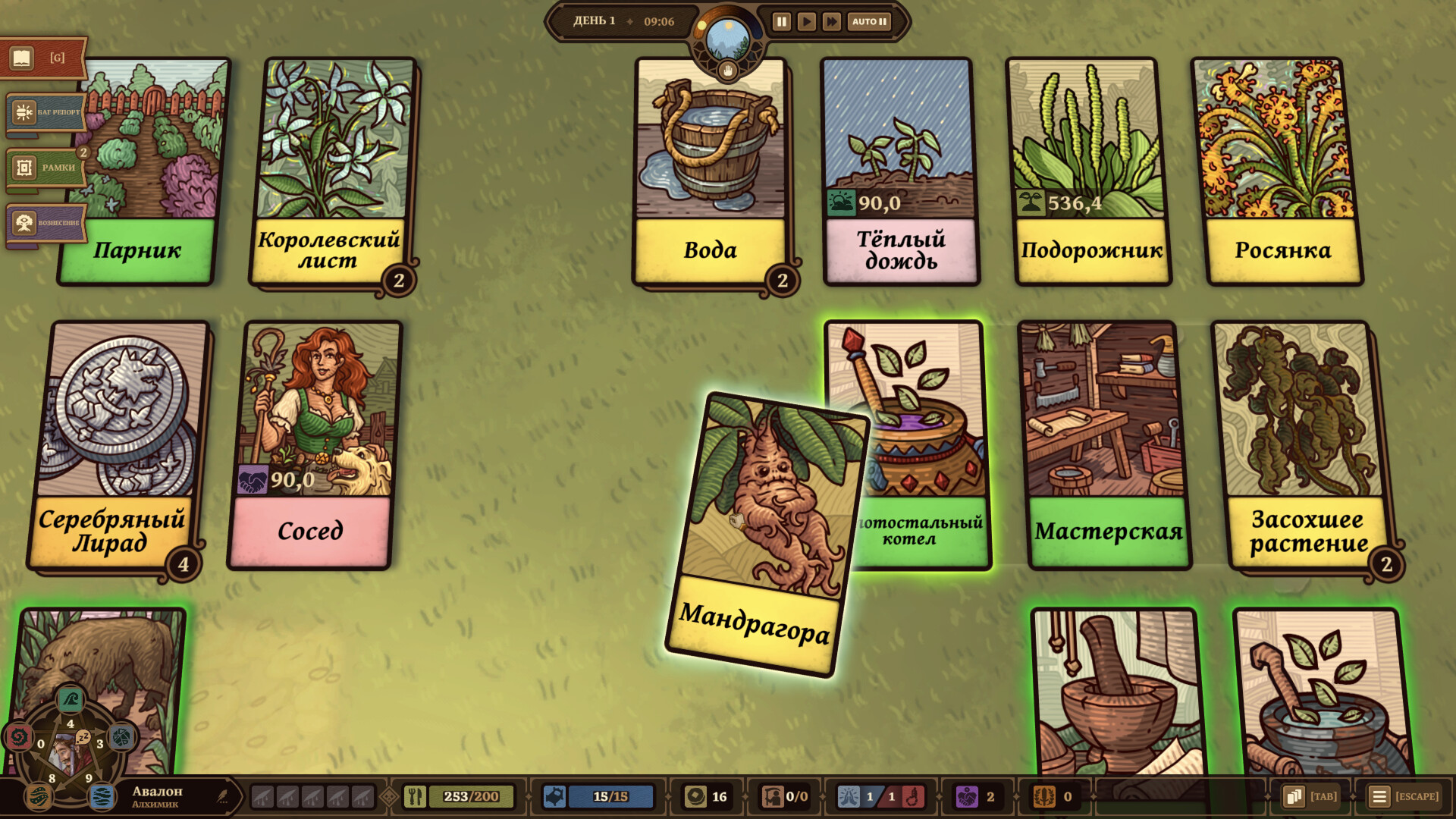Click the food fork-and-knife icon in status bar
The height and width of the screenshot is (819, 1456).
(416, 796)
